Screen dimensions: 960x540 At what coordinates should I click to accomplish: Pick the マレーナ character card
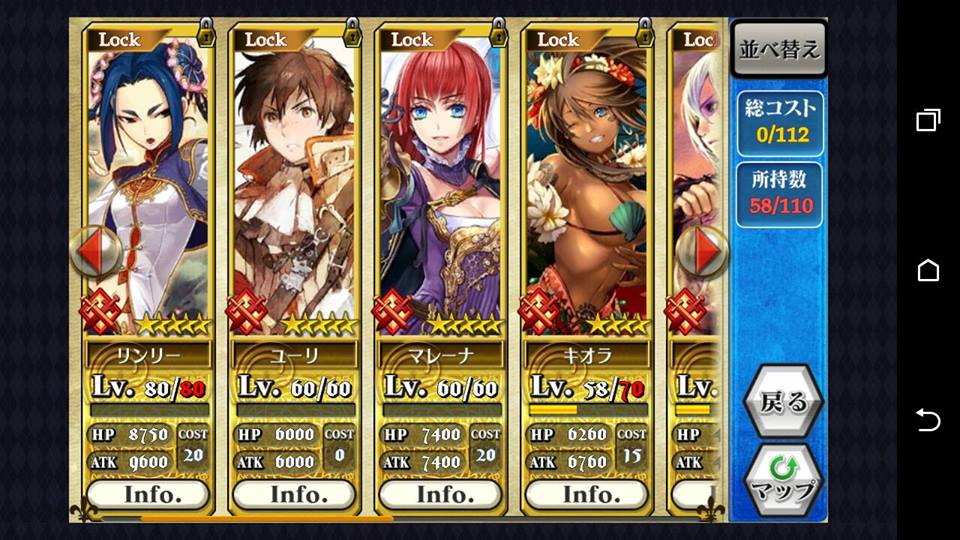pos(441,180)
